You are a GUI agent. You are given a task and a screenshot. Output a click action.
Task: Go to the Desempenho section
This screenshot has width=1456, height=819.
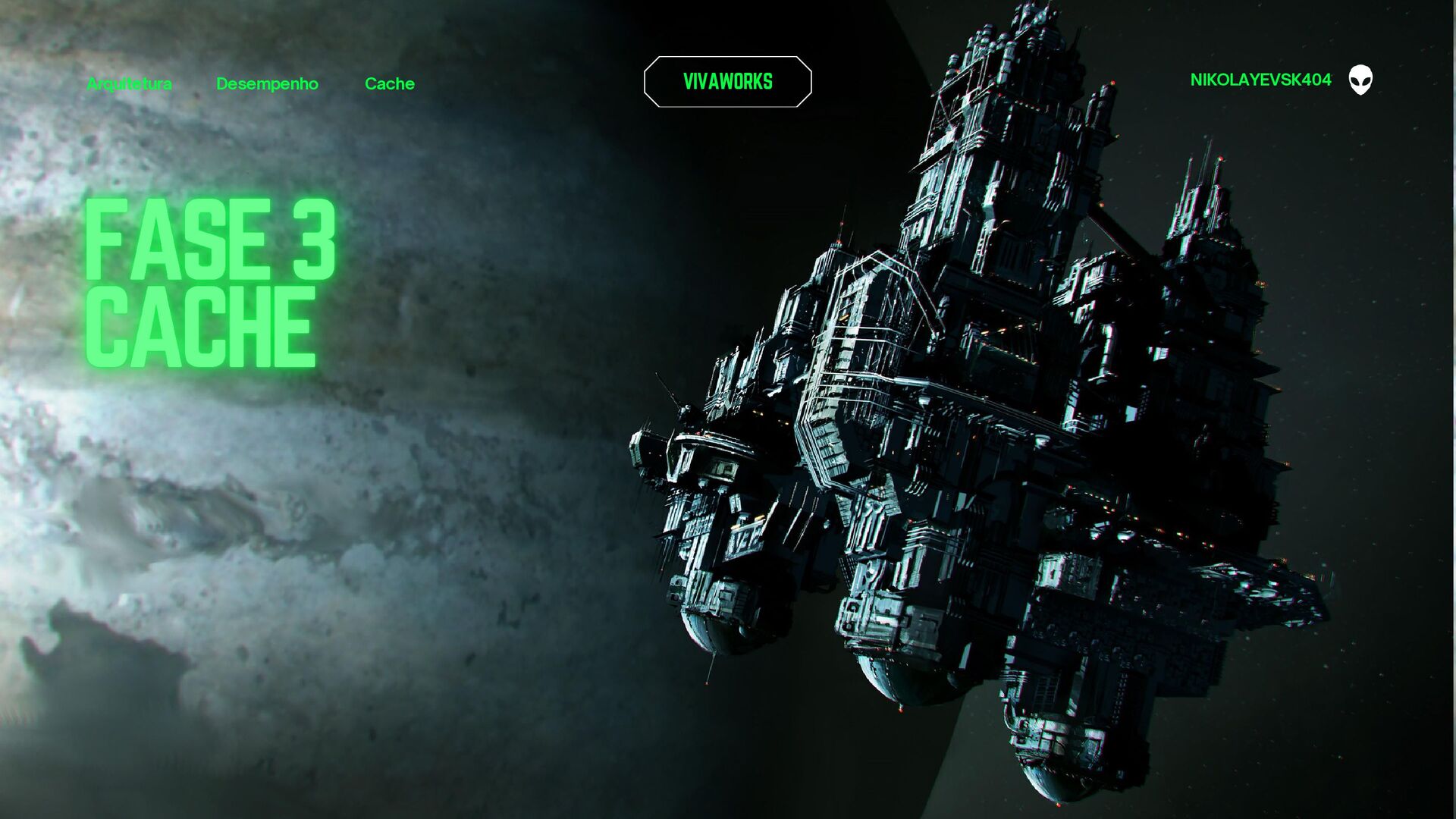(267, 83)
